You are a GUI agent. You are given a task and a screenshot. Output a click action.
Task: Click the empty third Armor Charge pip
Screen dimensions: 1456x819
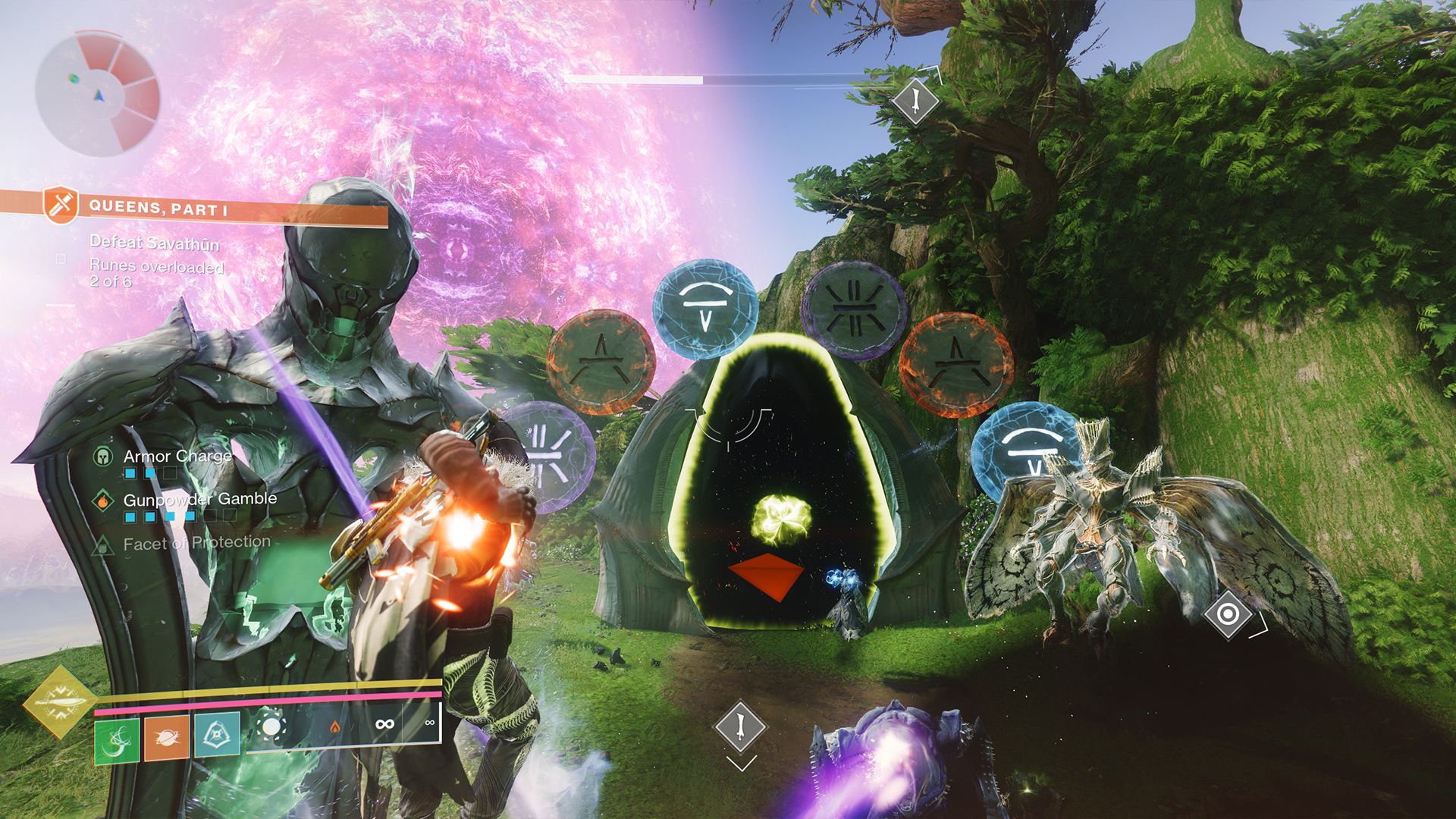click(170, 473)
